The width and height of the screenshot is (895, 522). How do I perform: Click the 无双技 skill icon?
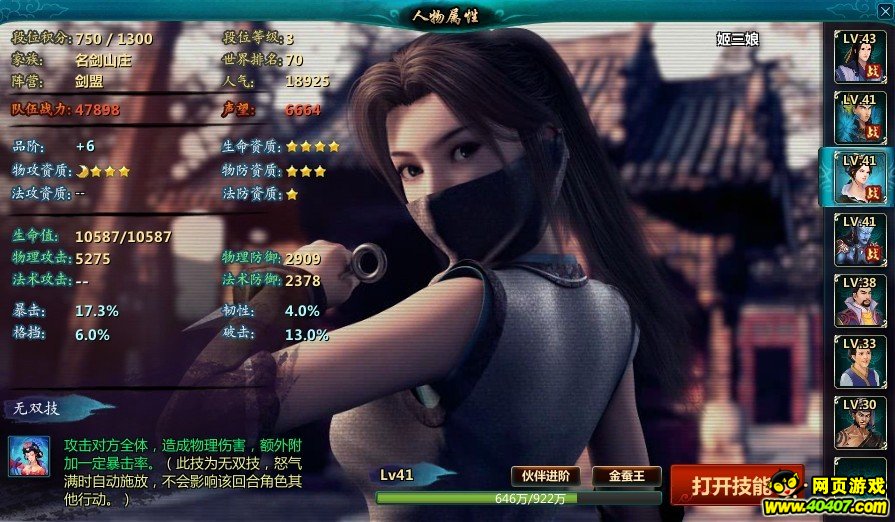tap(30, 456)
